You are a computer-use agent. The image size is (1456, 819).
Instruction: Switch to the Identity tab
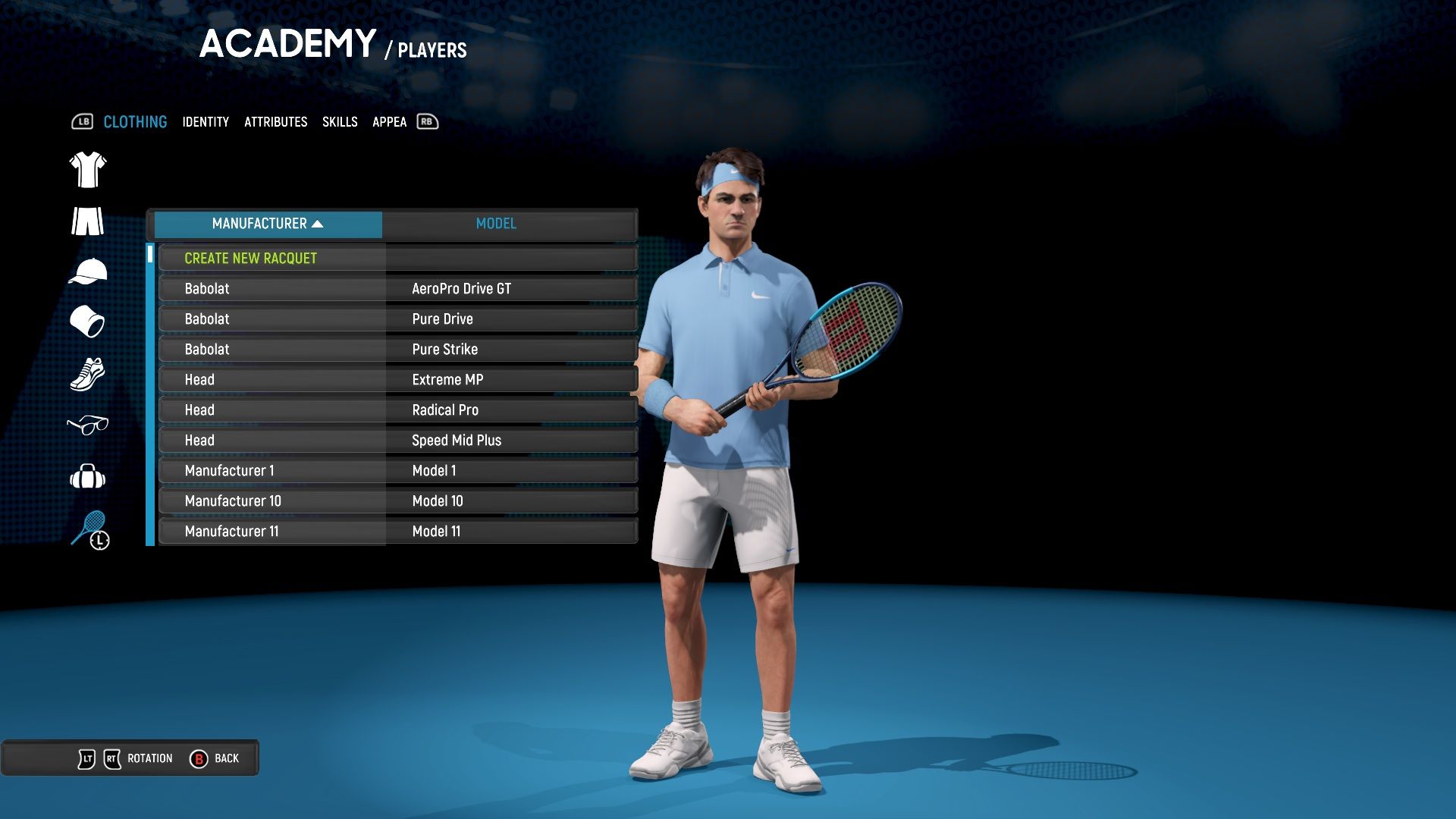[x=205, y=122]
